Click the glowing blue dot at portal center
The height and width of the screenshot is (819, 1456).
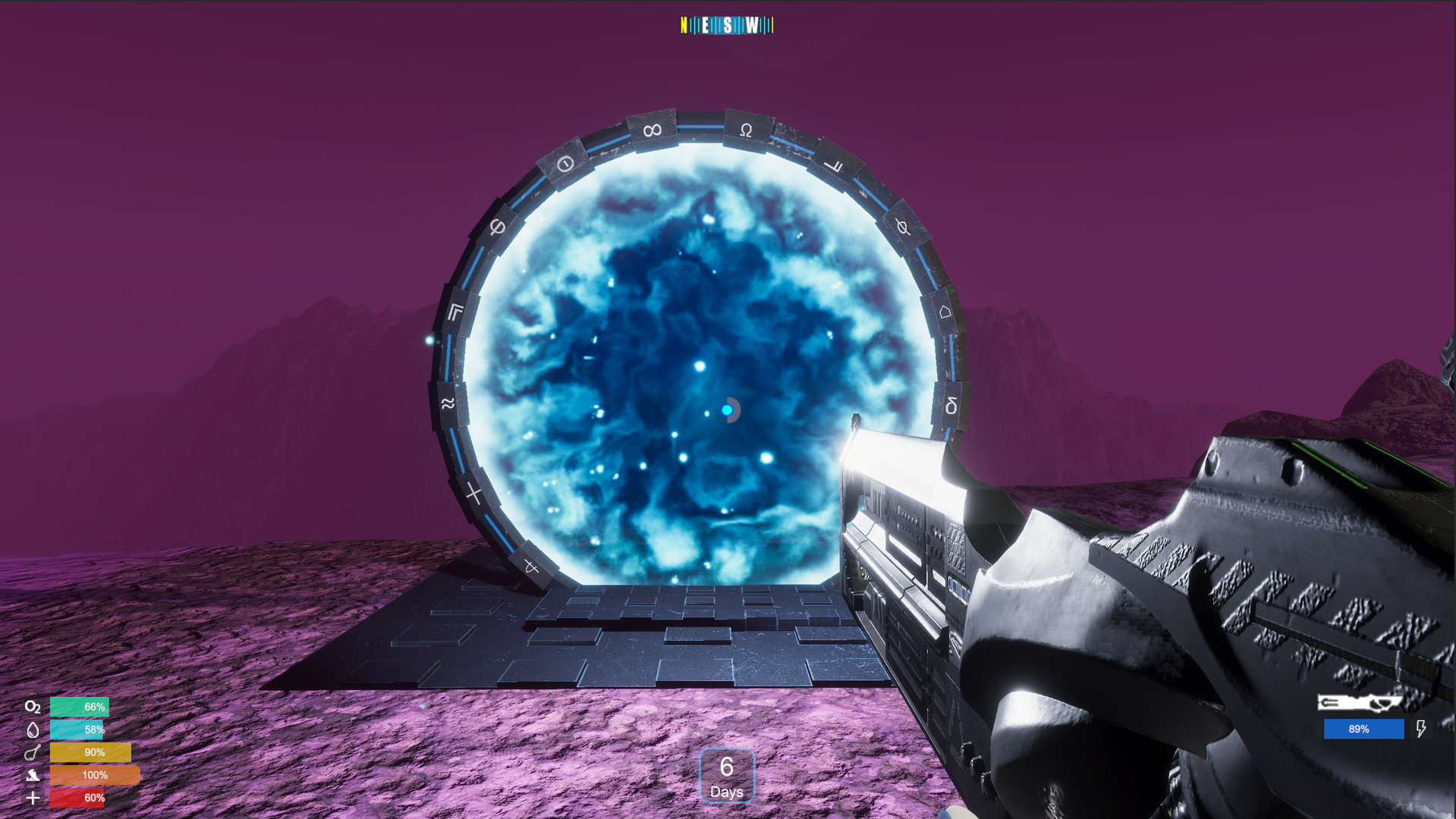pos(728,408)
